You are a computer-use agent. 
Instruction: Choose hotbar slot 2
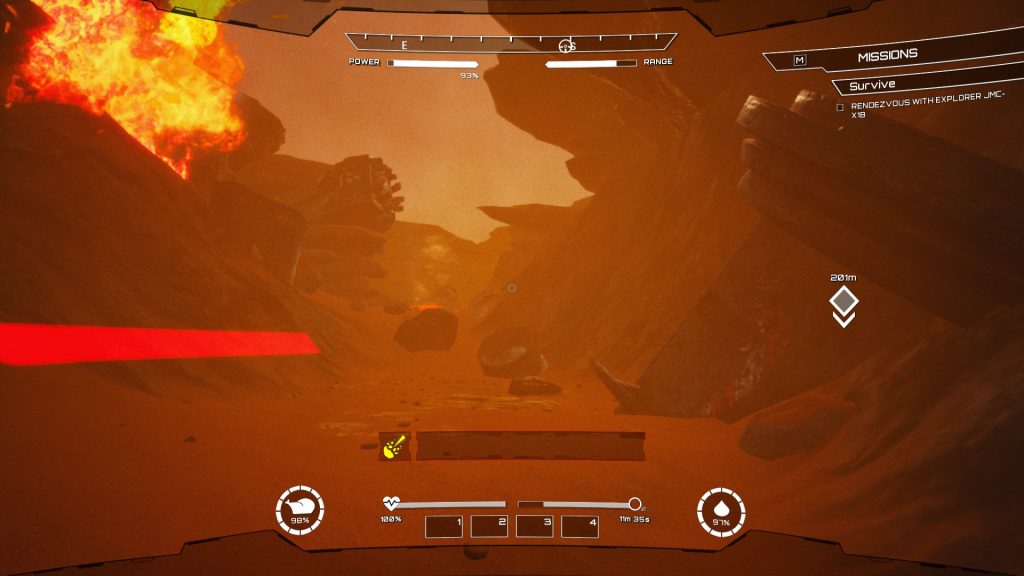pos(489,526)
